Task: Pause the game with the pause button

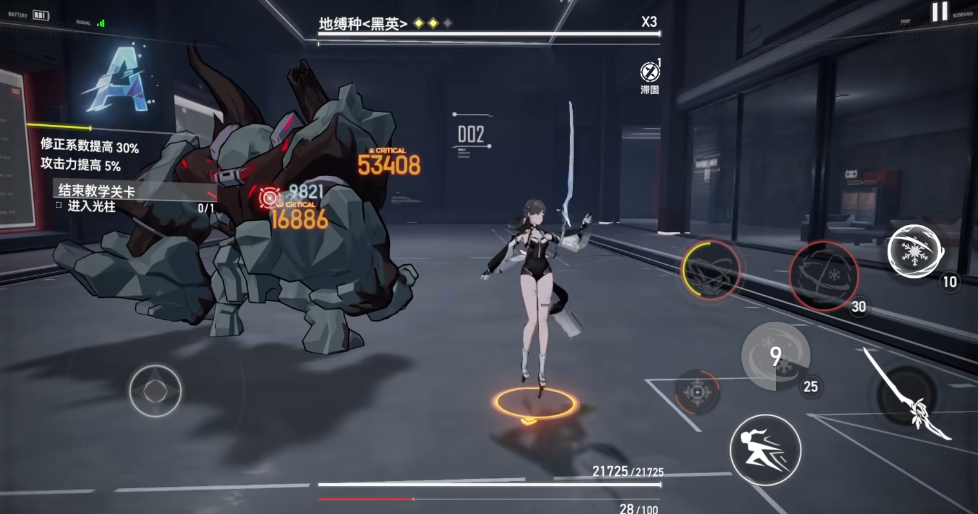Action: [x=939, y=12]
